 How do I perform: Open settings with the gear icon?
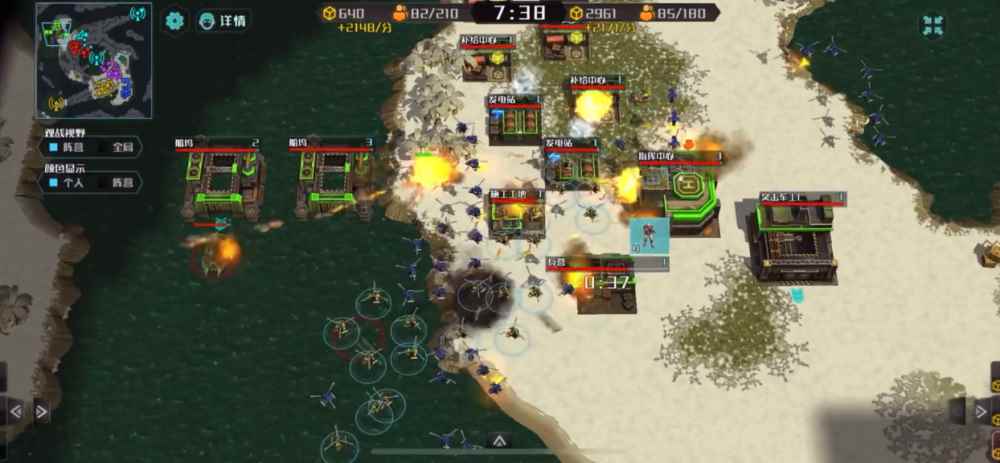175,20
